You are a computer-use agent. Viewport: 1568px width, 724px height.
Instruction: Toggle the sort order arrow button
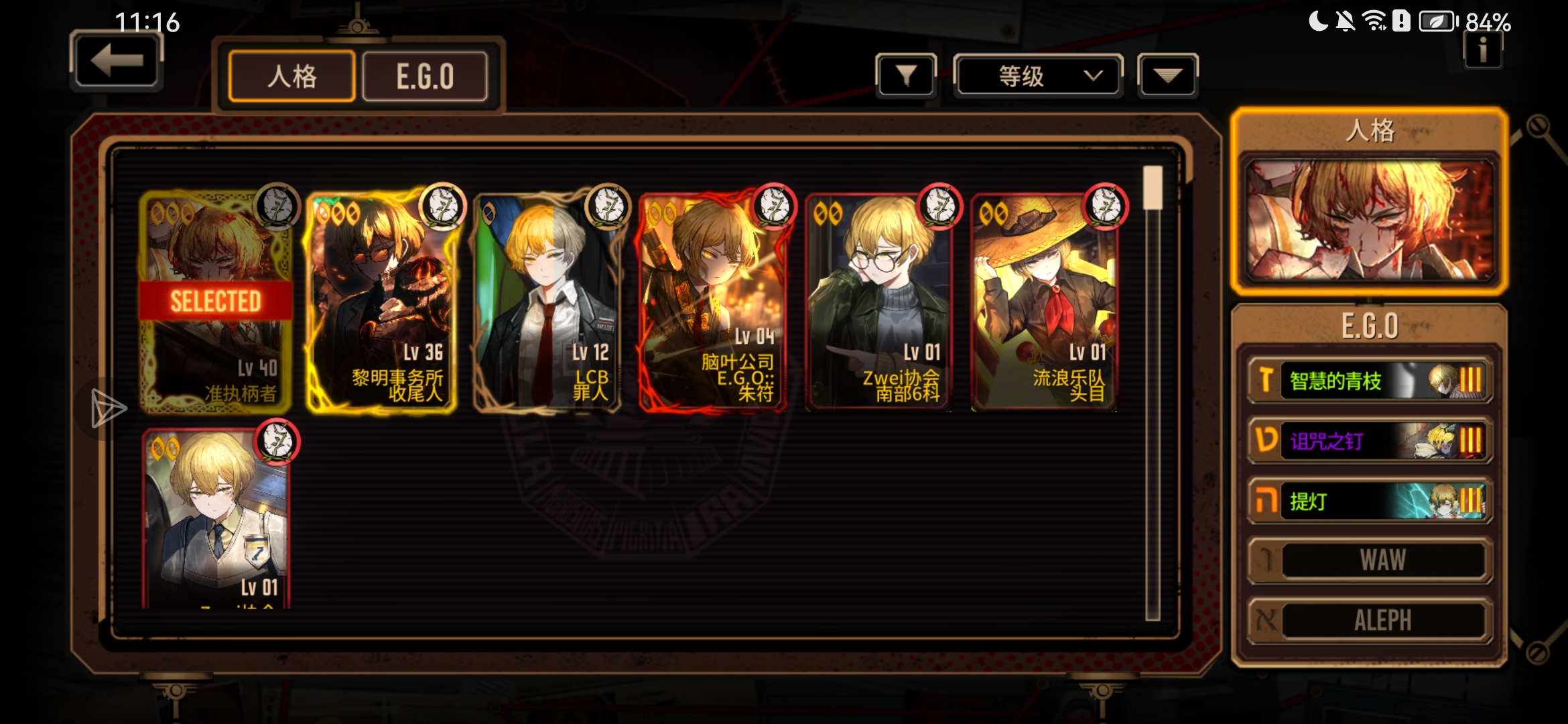1167,76
